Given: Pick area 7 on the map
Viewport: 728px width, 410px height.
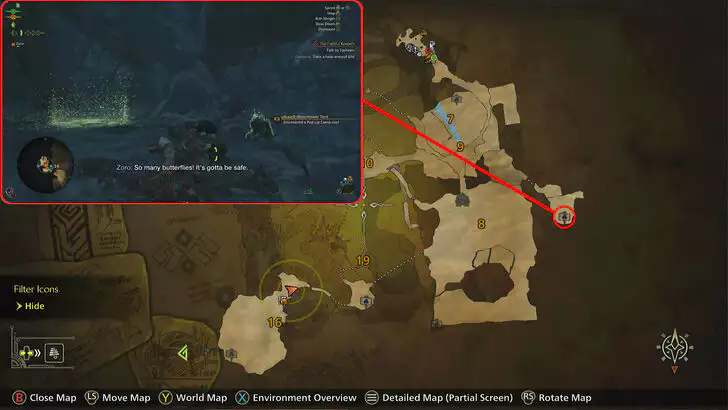Looking at the screenshot, I should click(x=451, y=119).
